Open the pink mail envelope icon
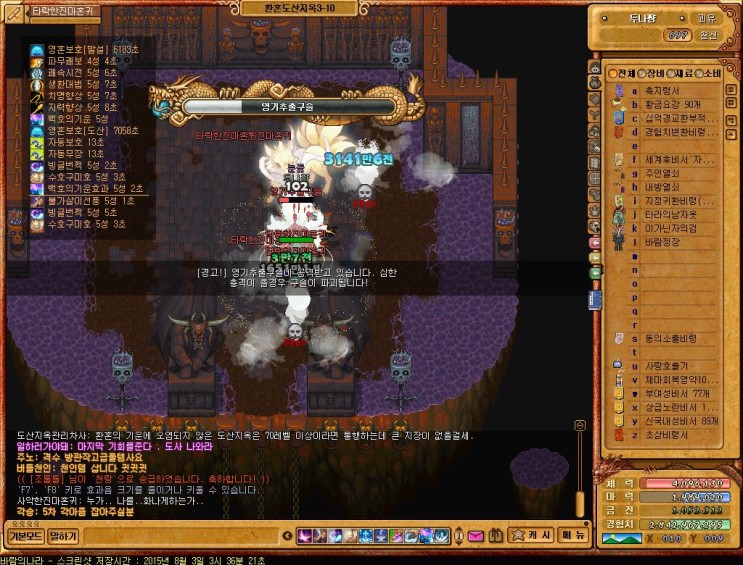 point(474,536)
